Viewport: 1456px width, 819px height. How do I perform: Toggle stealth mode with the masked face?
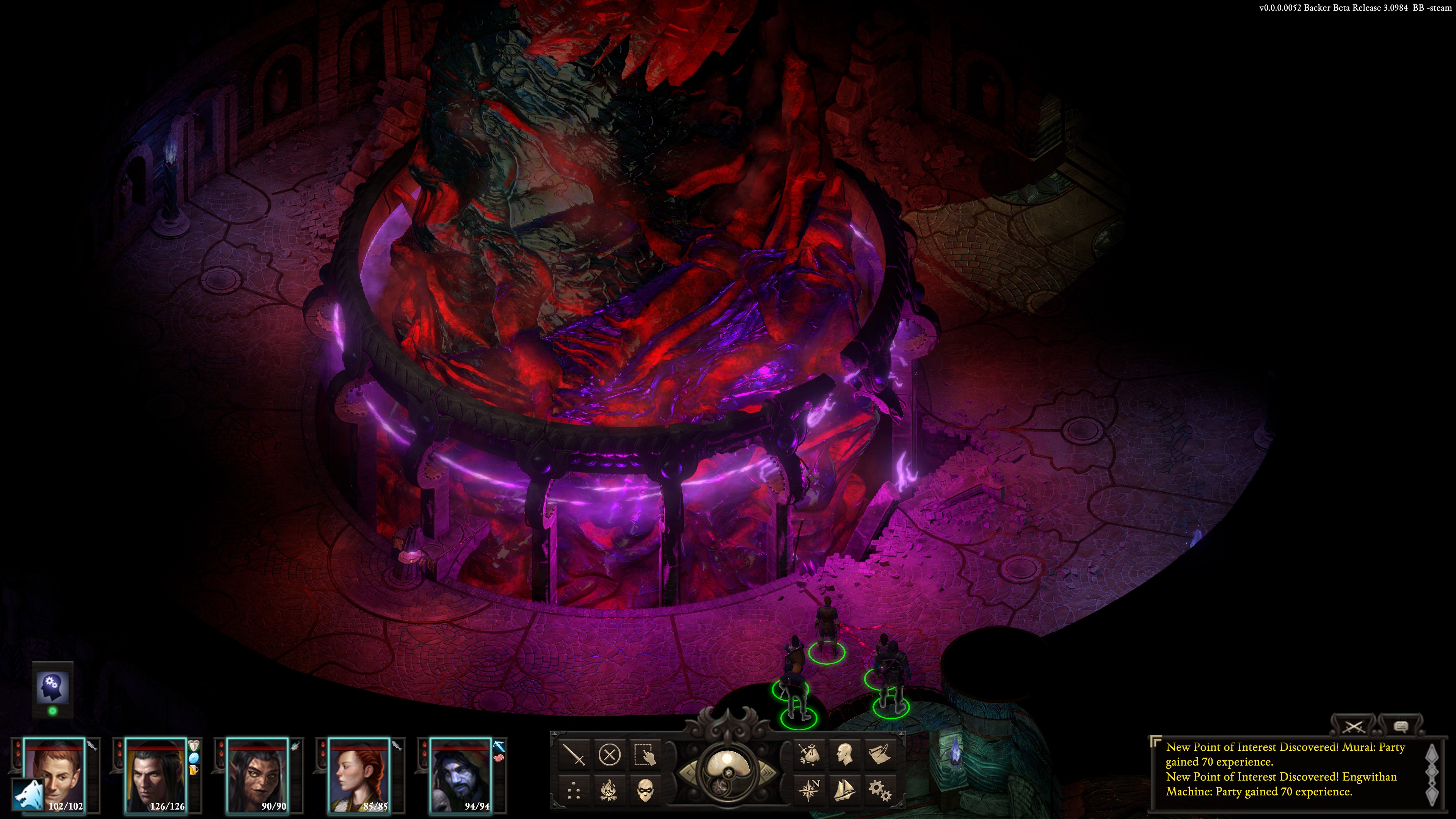[x=645, y=790]
